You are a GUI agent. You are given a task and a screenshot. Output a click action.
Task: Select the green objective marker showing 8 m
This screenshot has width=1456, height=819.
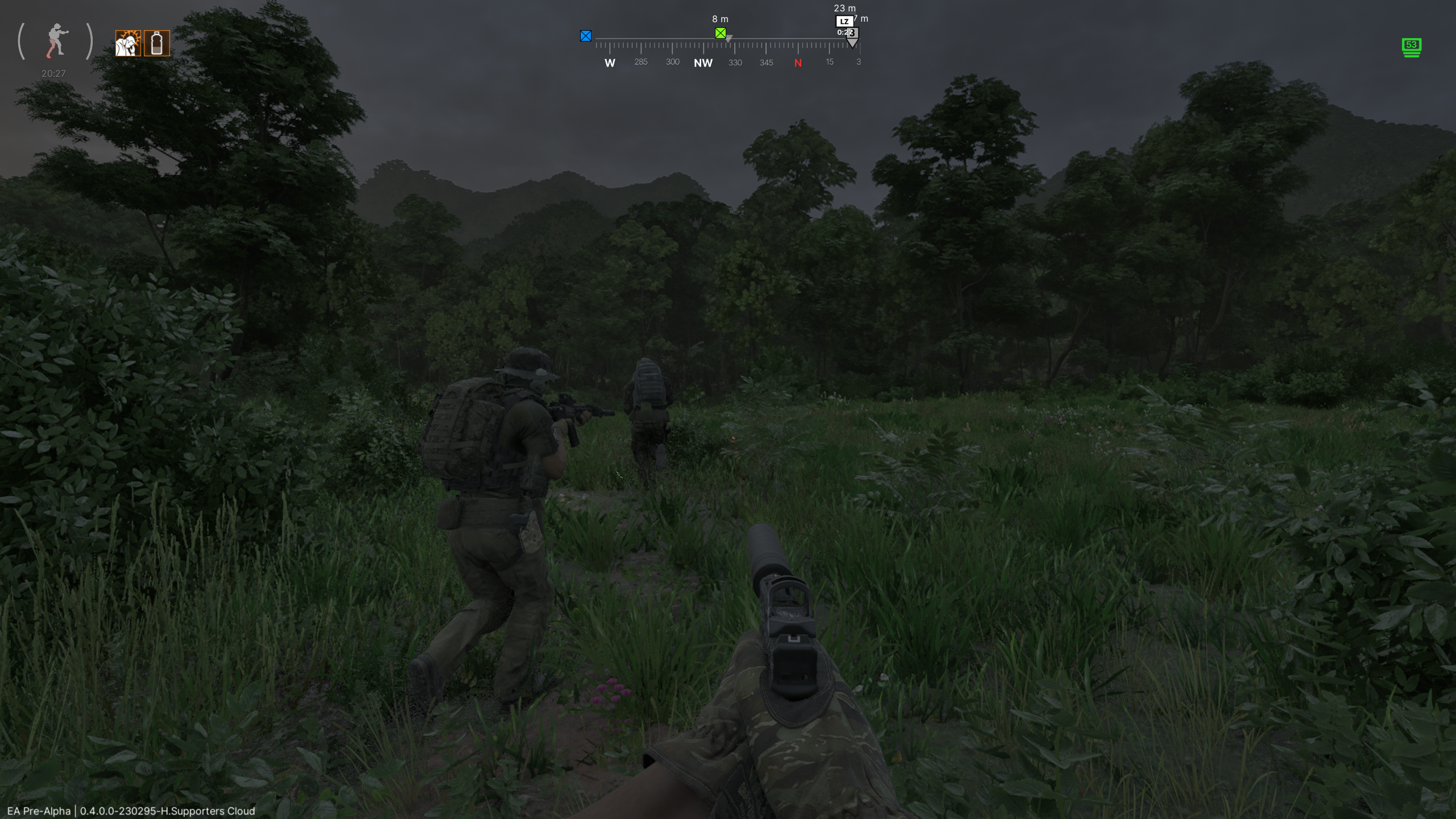tap(721, 33)
